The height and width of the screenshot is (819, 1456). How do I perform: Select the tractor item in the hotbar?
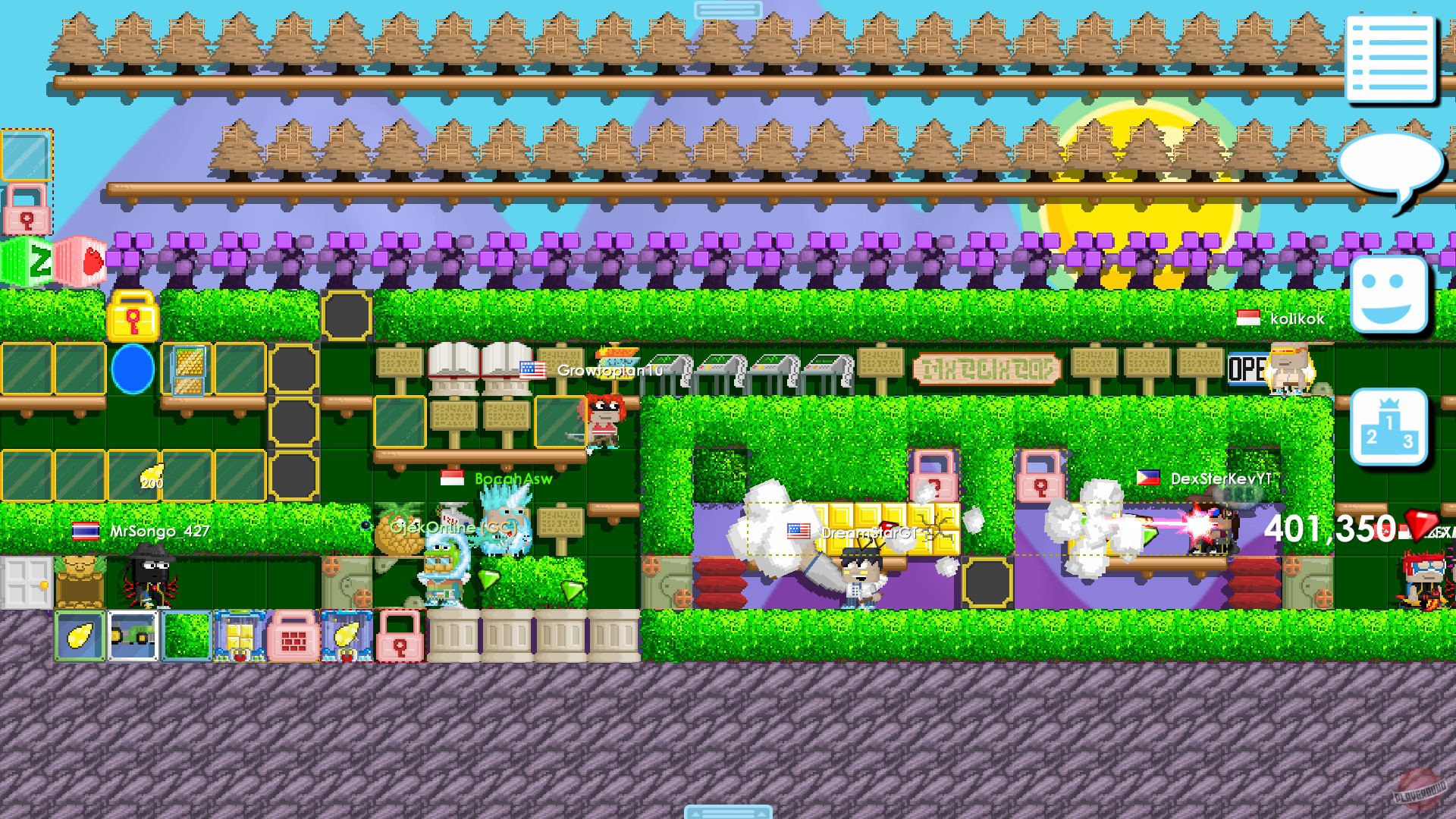[x=134, y=635]
